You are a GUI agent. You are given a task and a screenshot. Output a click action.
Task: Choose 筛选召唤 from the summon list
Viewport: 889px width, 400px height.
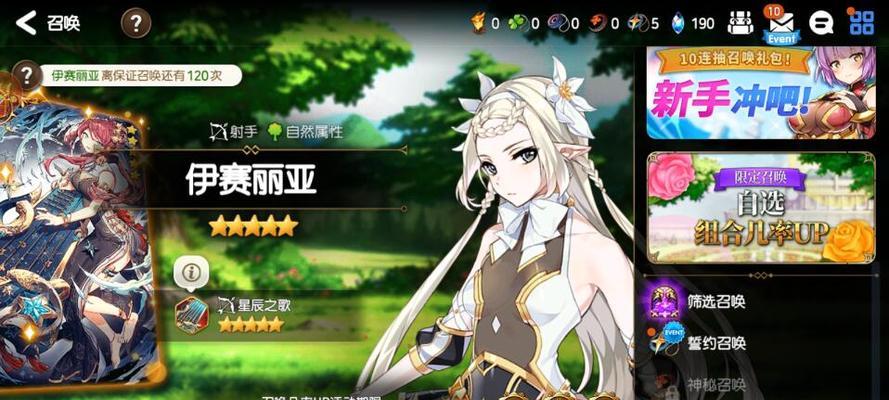[x=711, y=299]
